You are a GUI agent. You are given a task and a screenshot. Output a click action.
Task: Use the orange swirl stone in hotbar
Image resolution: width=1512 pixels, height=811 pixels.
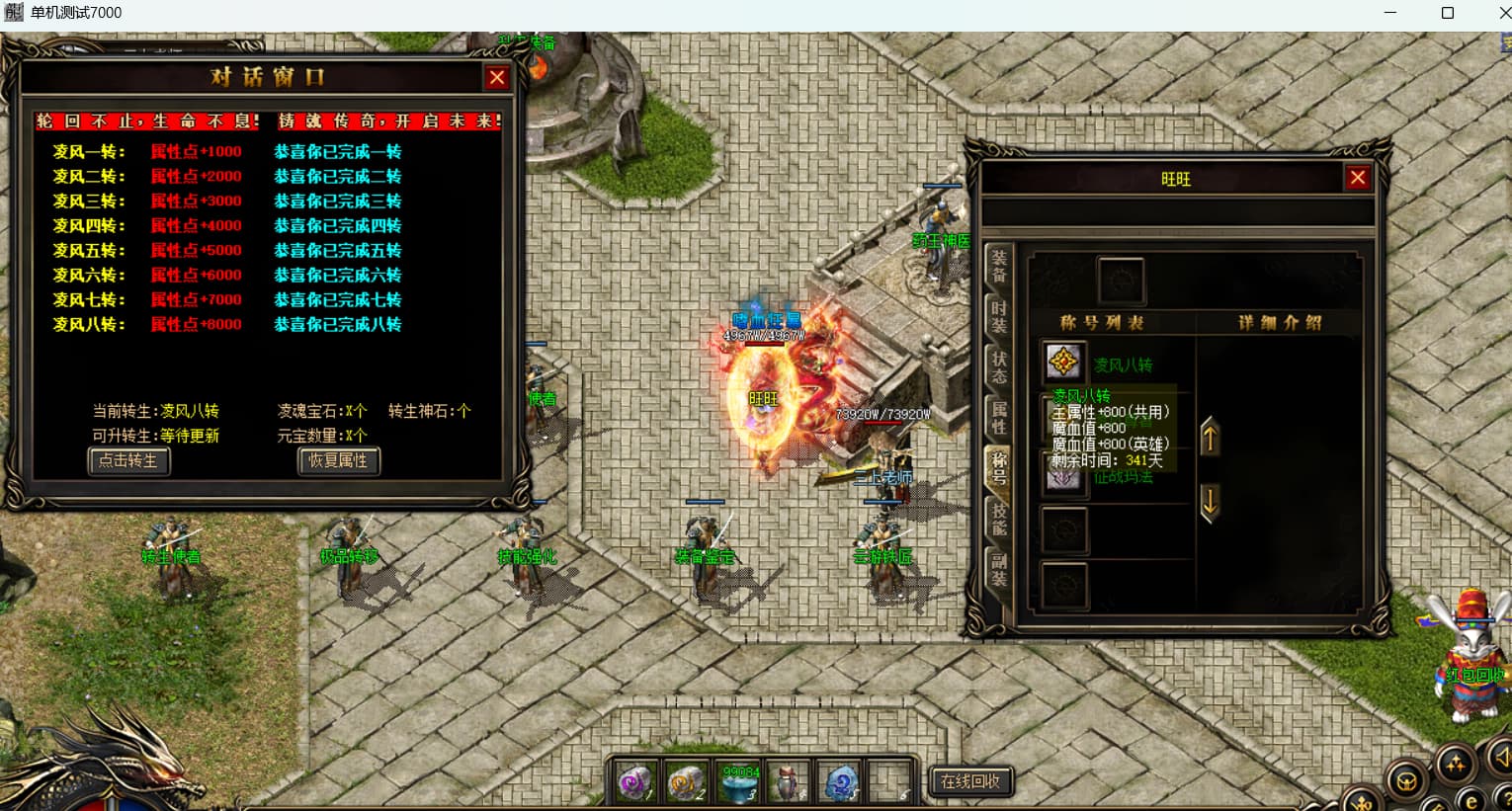pyautogui.click(x=686, y=783)
